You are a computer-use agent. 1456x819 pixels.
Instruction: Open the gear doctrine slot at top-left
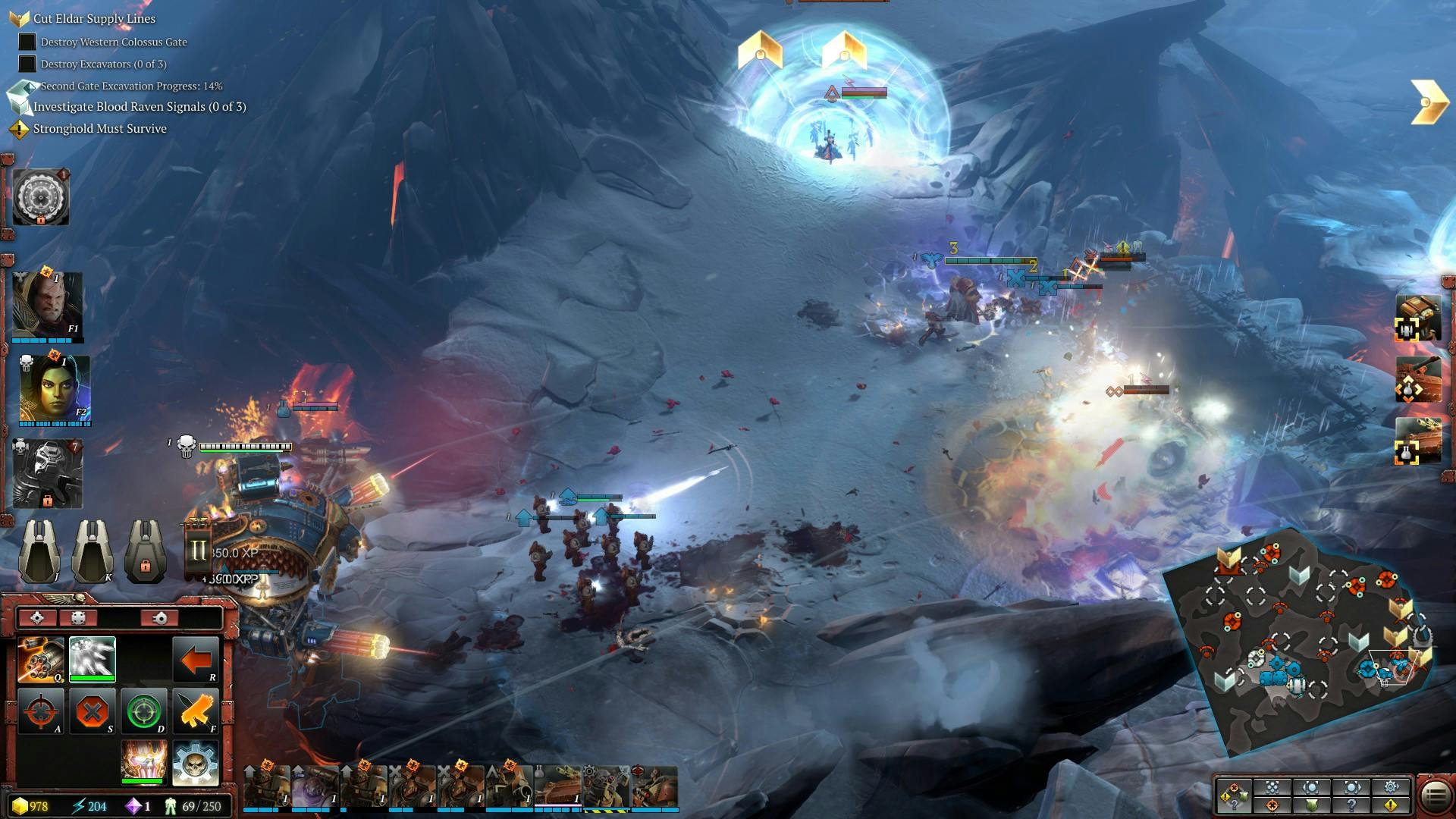41,196
